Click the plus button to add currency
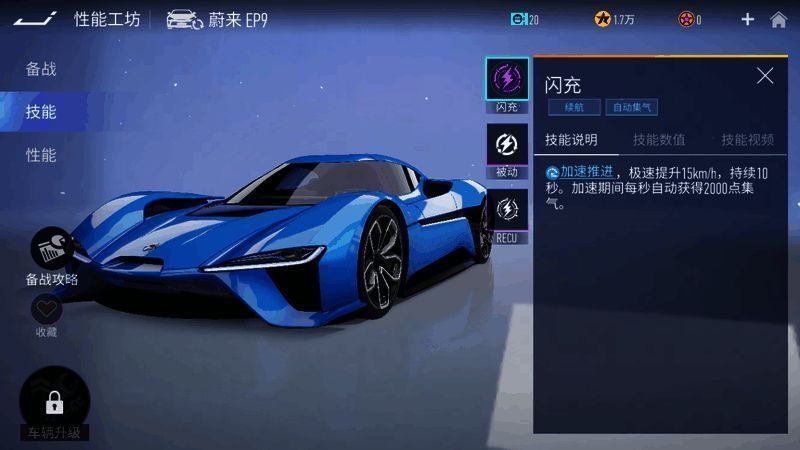800x450 pixels. coord(747,19)
